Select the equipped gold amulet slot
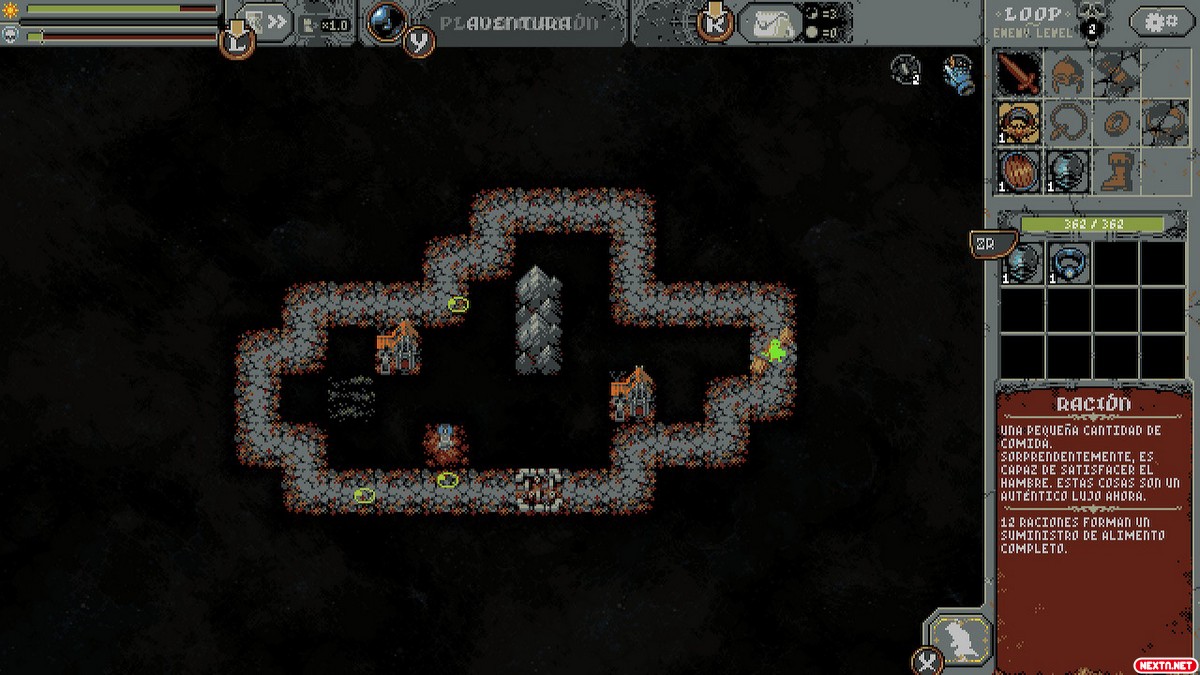Screen dimensions: 1200x675 point(1020,122)
